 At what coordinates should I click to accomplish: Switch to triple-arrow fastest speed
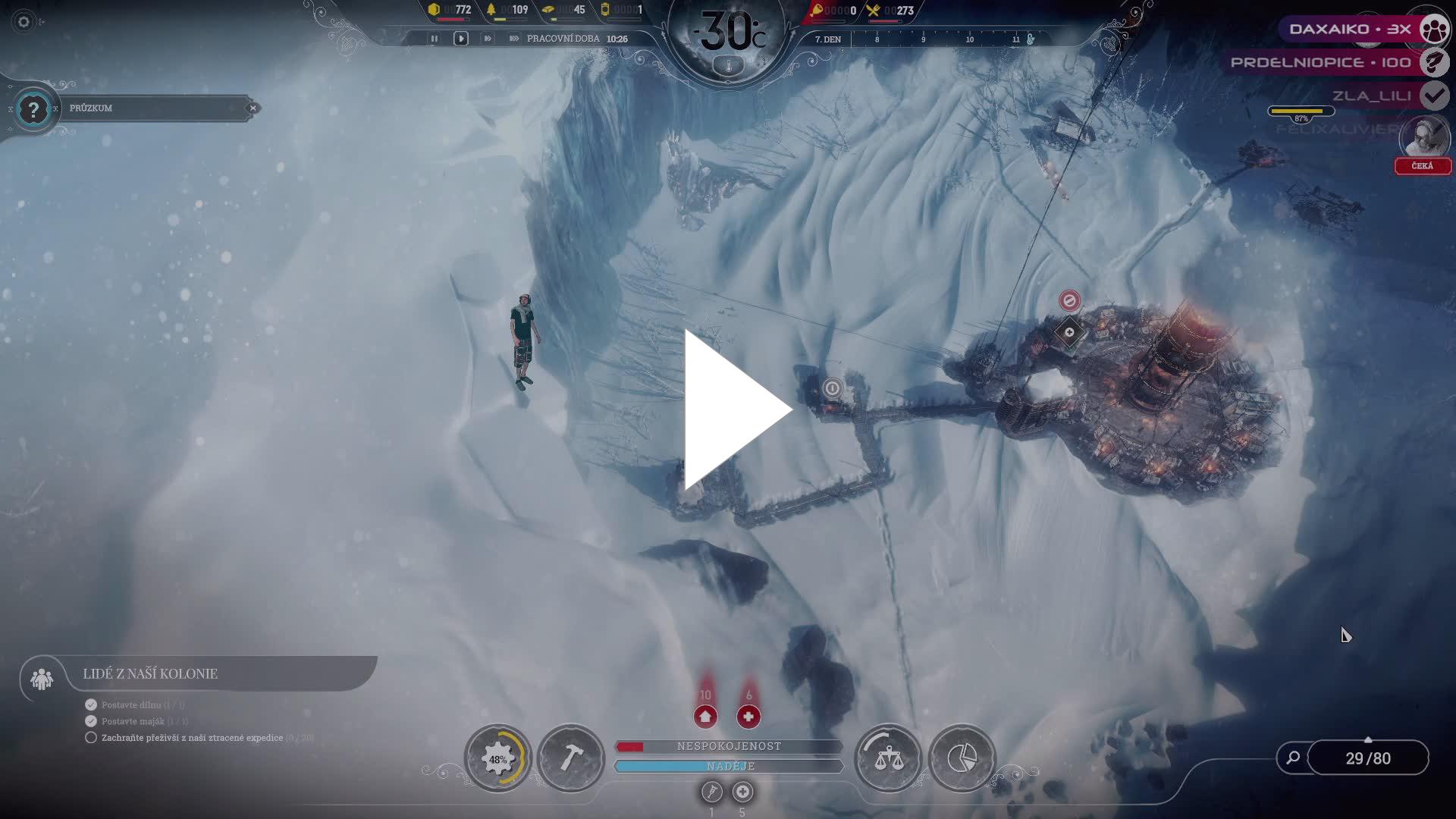click(514, 39)
